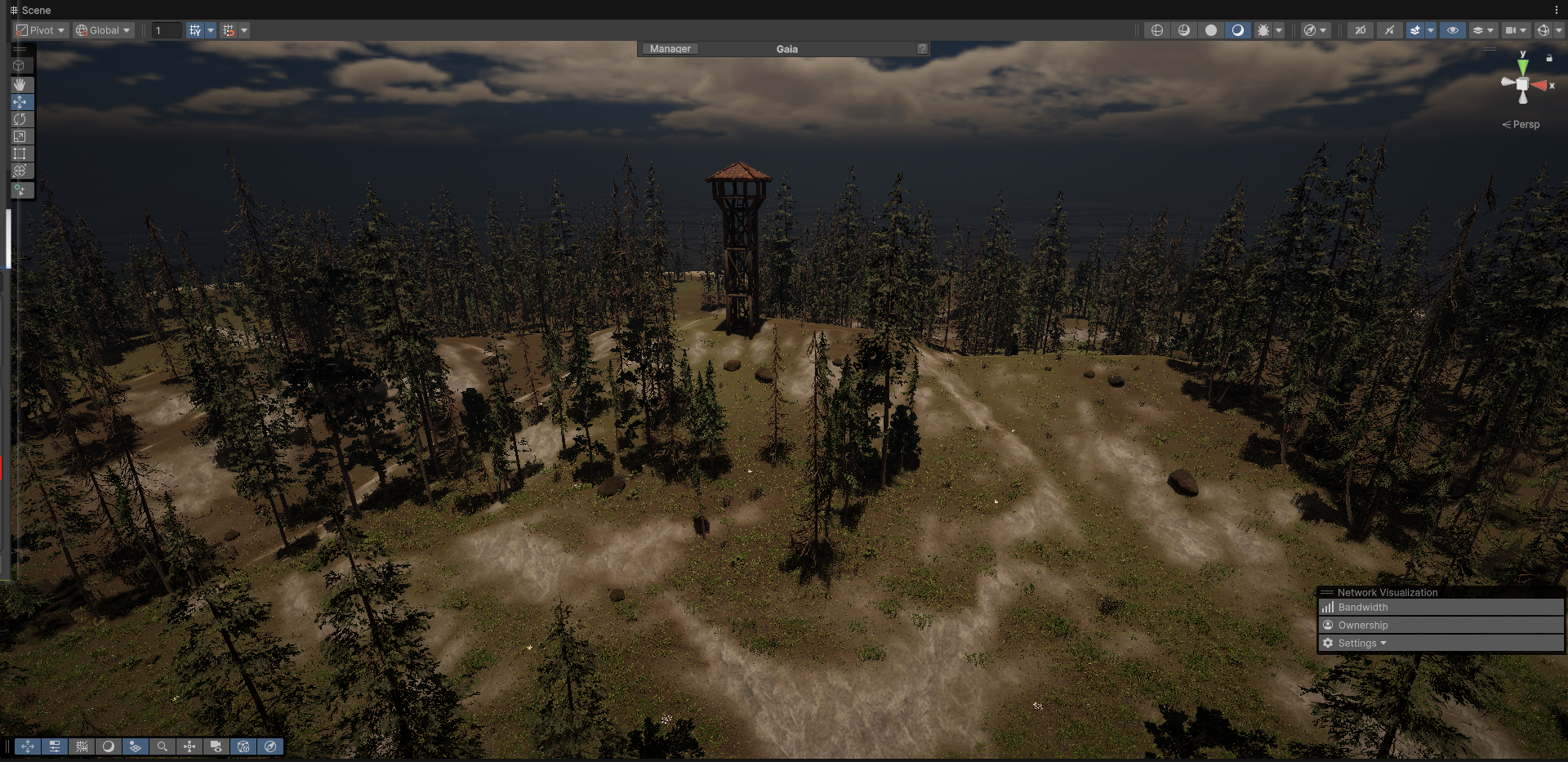
Task: Click the Manager button on Gaia panel
Action: tap(670, 49)
